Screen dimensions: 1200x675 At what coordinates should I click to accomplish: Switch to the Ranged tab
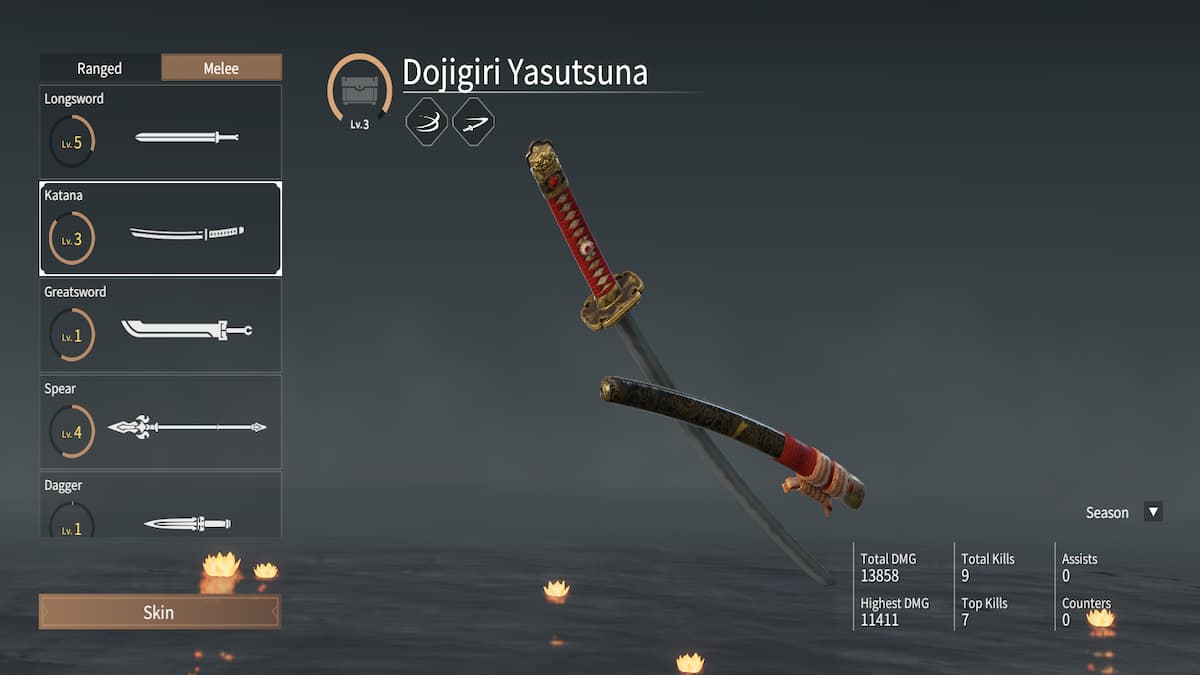(100, 68)
